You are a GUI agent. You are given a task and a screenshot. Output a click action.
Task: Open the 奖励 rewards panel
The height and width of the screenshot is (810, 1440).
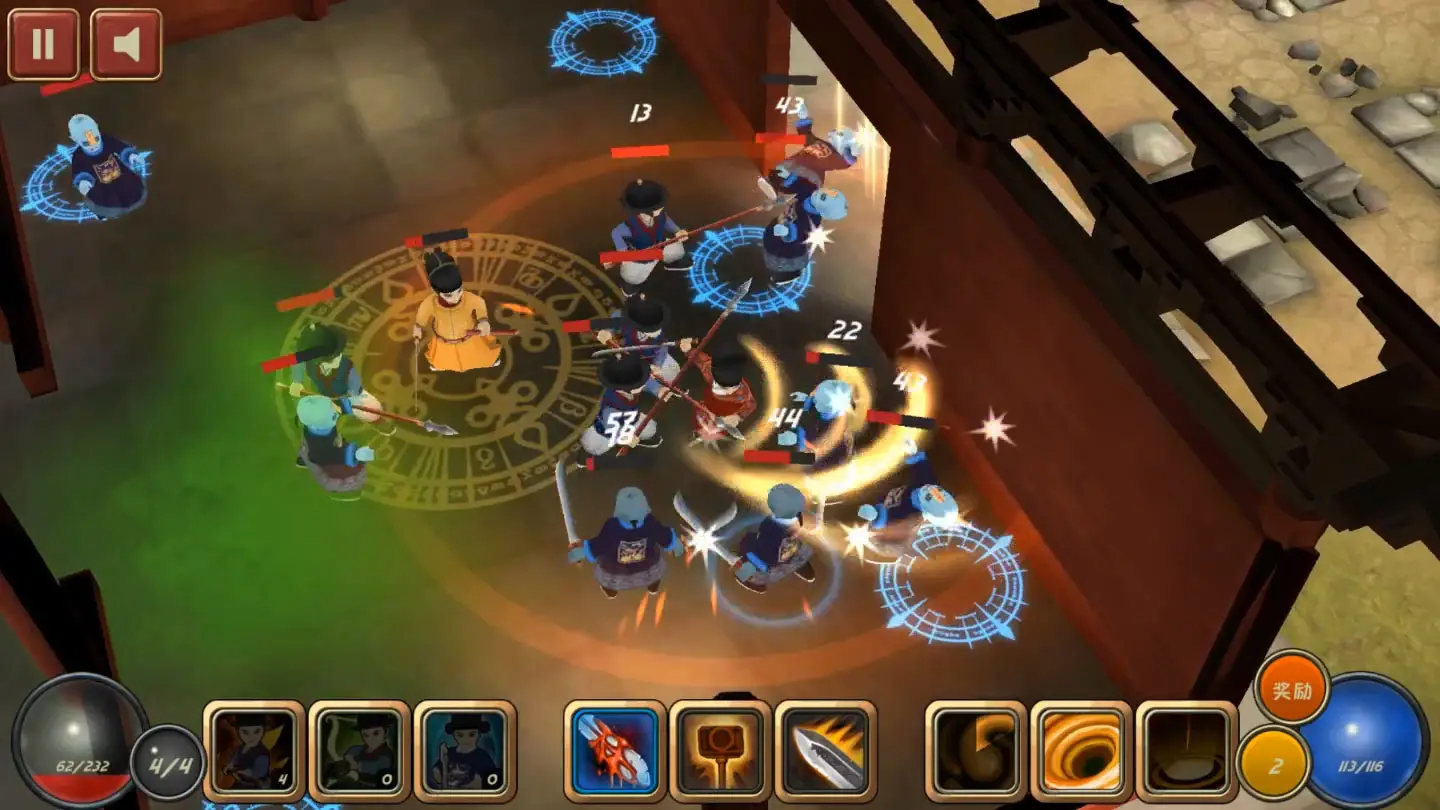click(x=1293, y=690)
